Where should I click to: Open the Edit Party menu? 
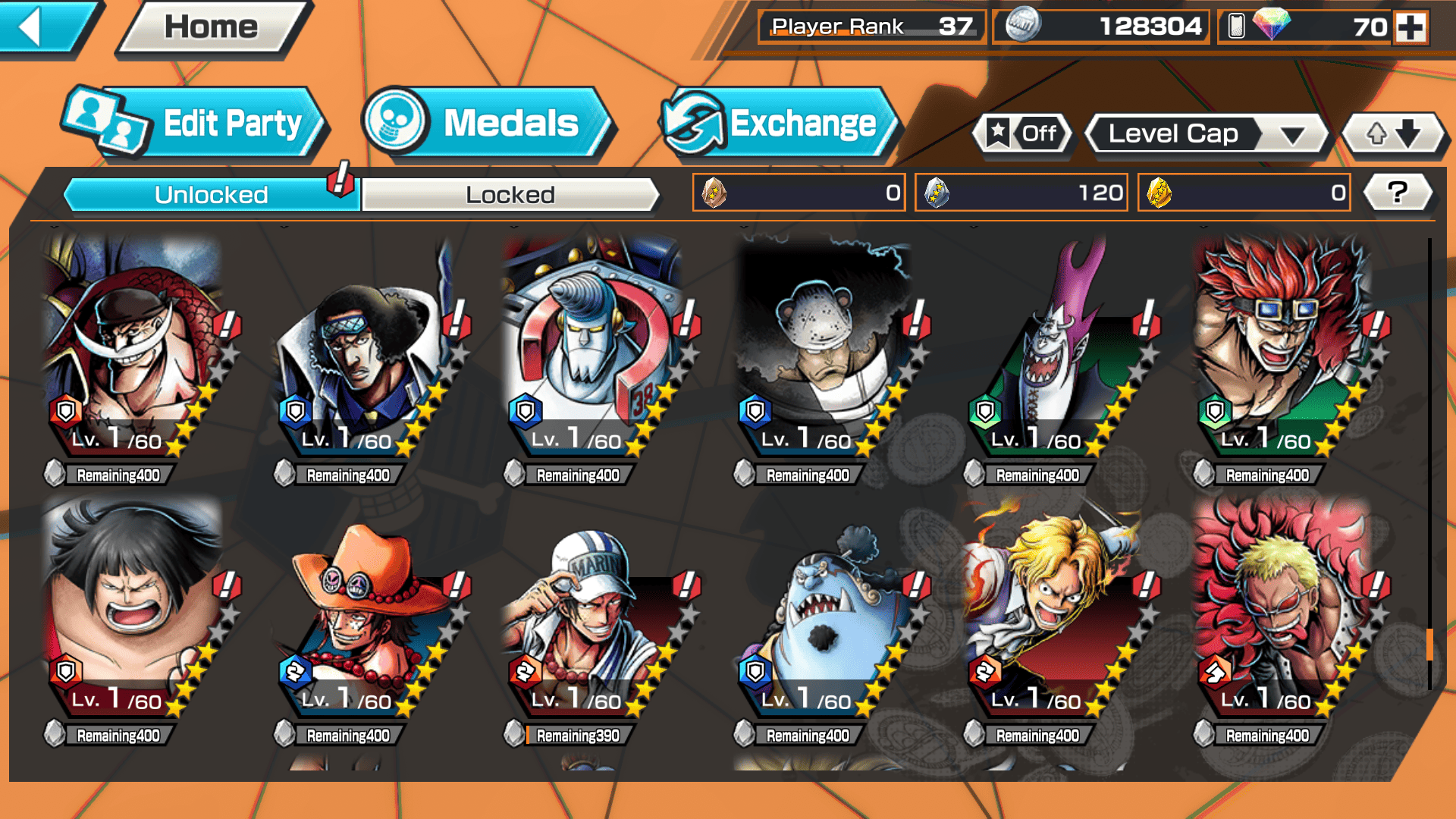pyautogui.click(x=196, y=124)
